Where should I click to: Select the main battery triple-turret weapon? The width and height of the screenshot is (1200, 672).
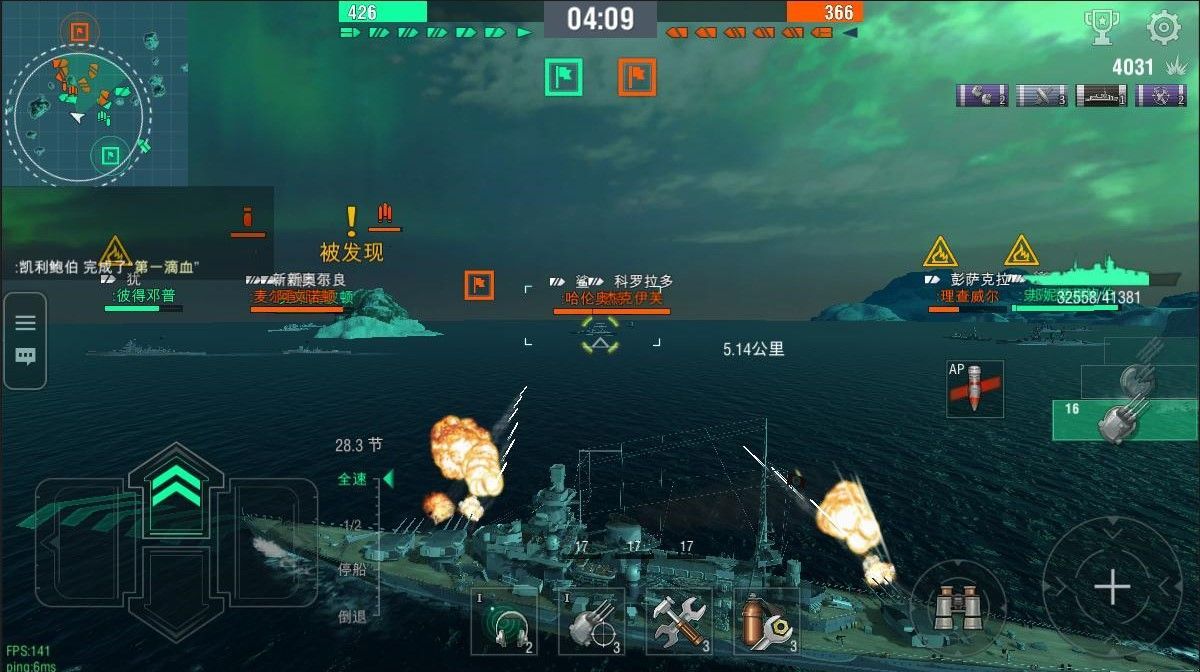point(1124,420)
